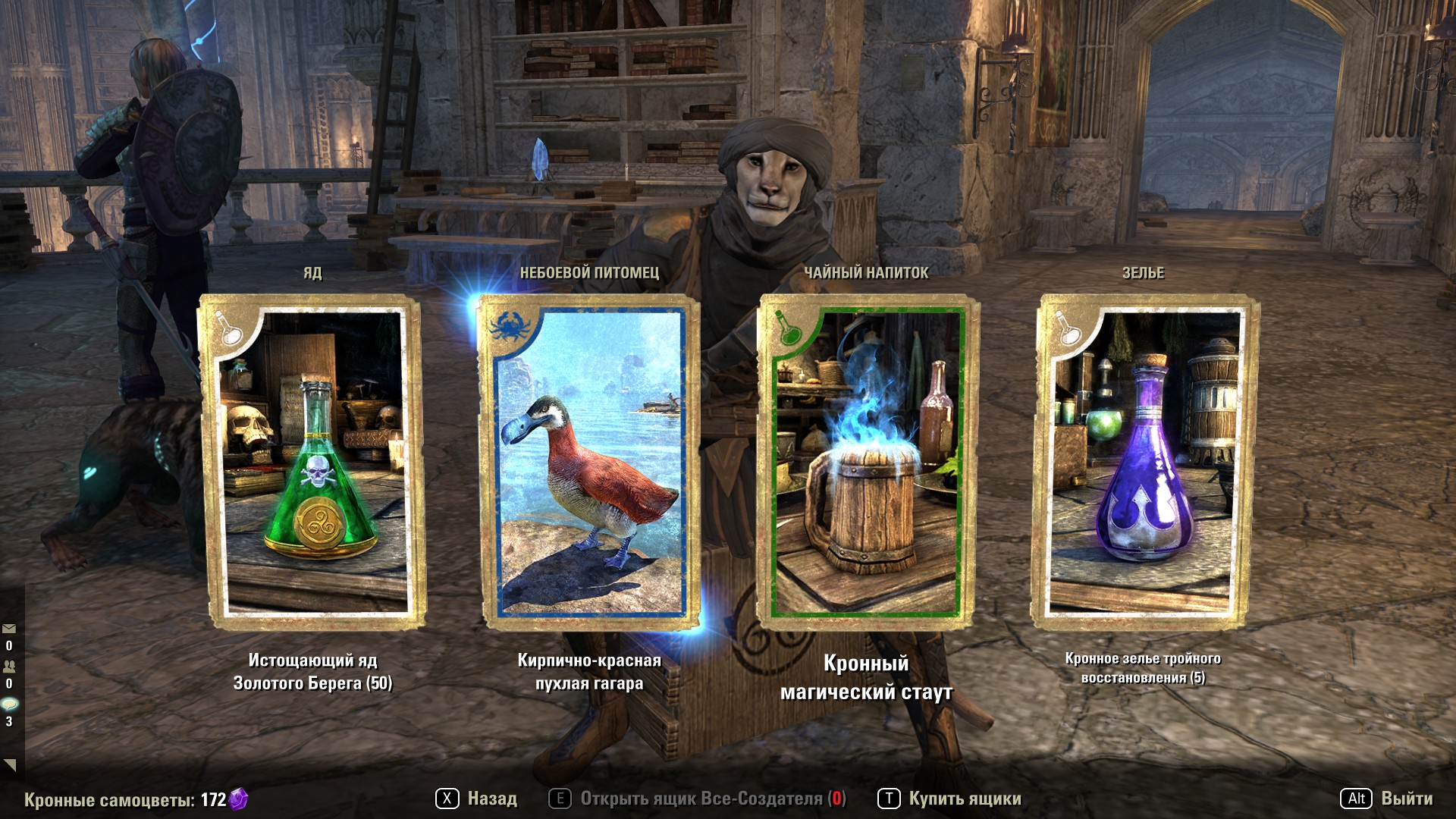The image size is (1456, 819).
Task: Open the group members icon
Action: point(9,666)
